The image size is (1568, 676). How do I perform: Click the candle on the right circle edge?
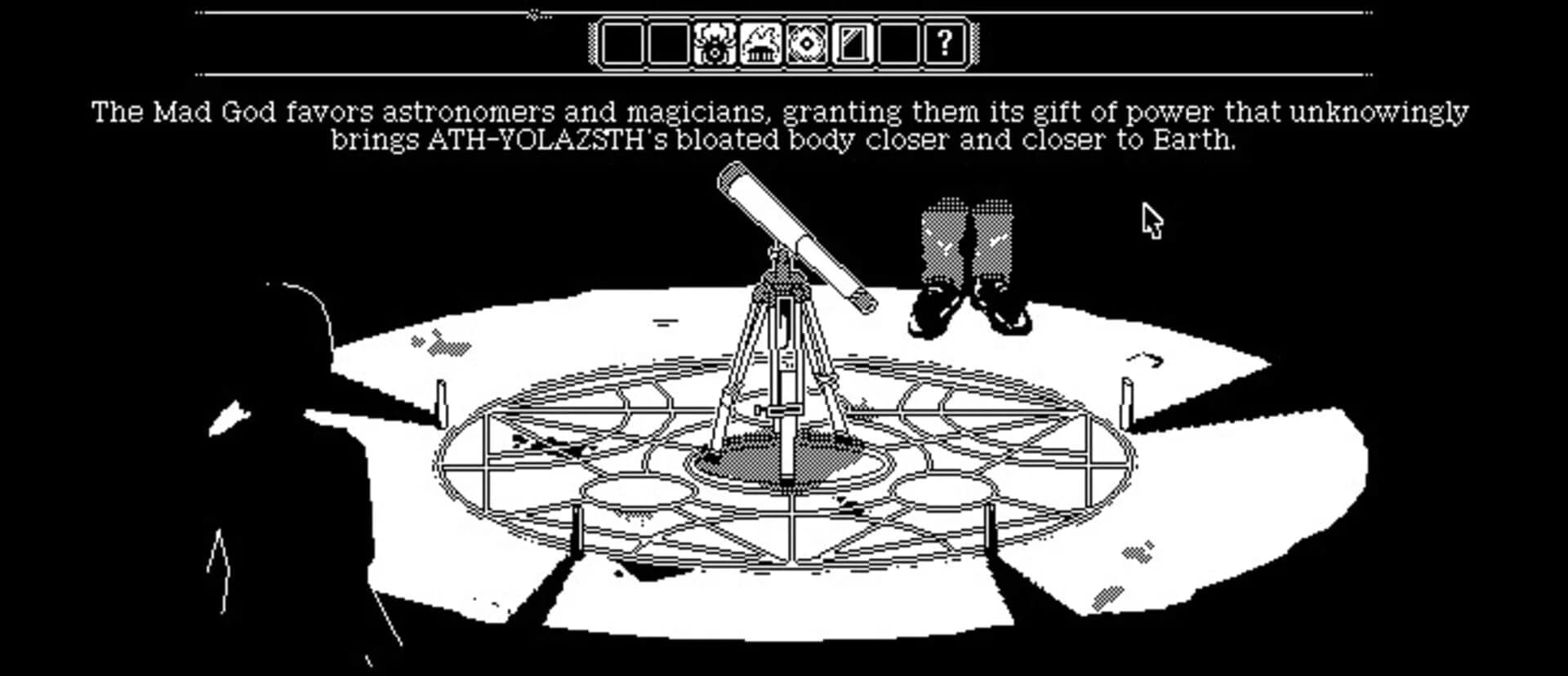[x=1129, y=404]
